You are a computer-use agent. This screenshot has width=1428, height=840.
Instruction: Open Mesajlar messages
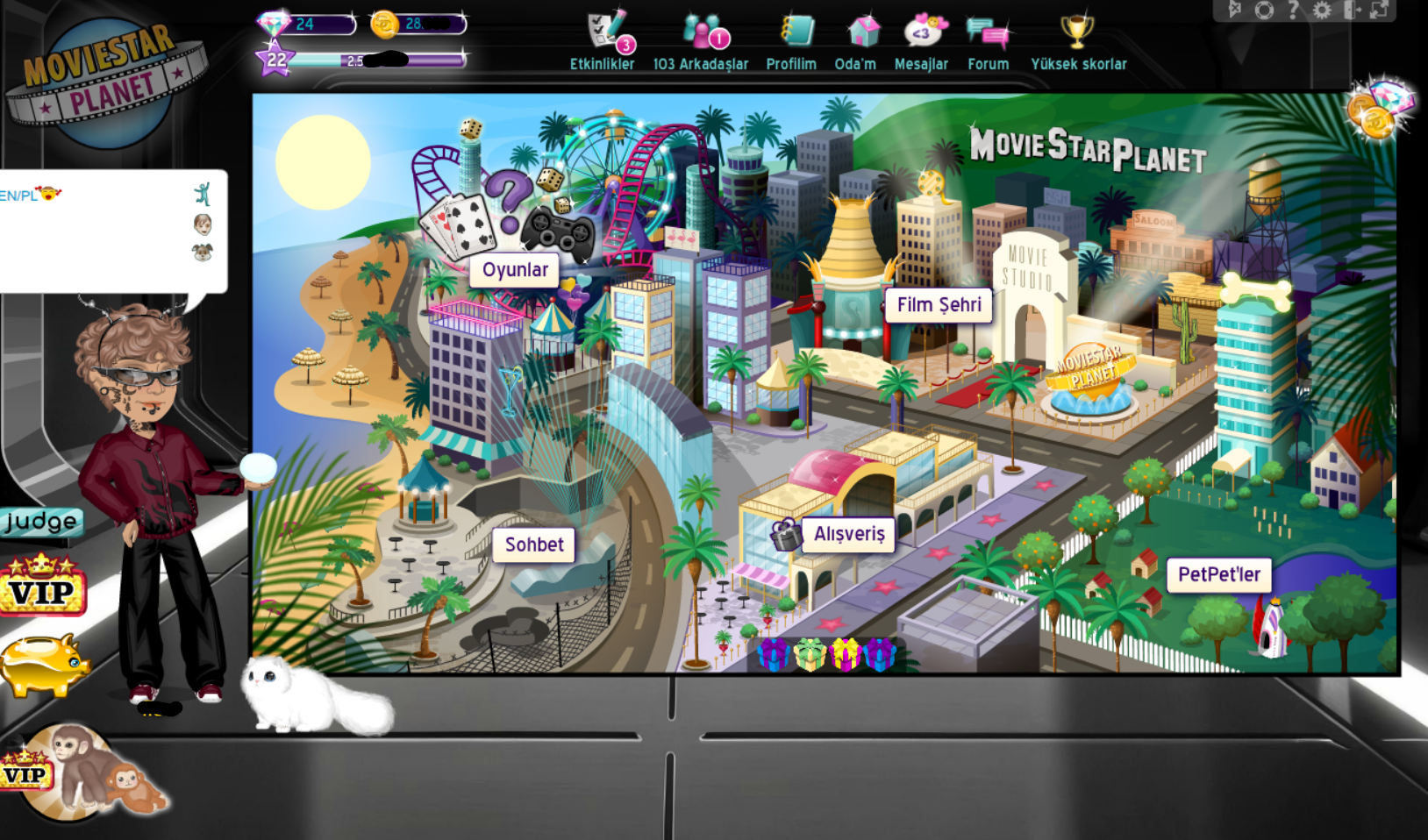click(921, 41)
